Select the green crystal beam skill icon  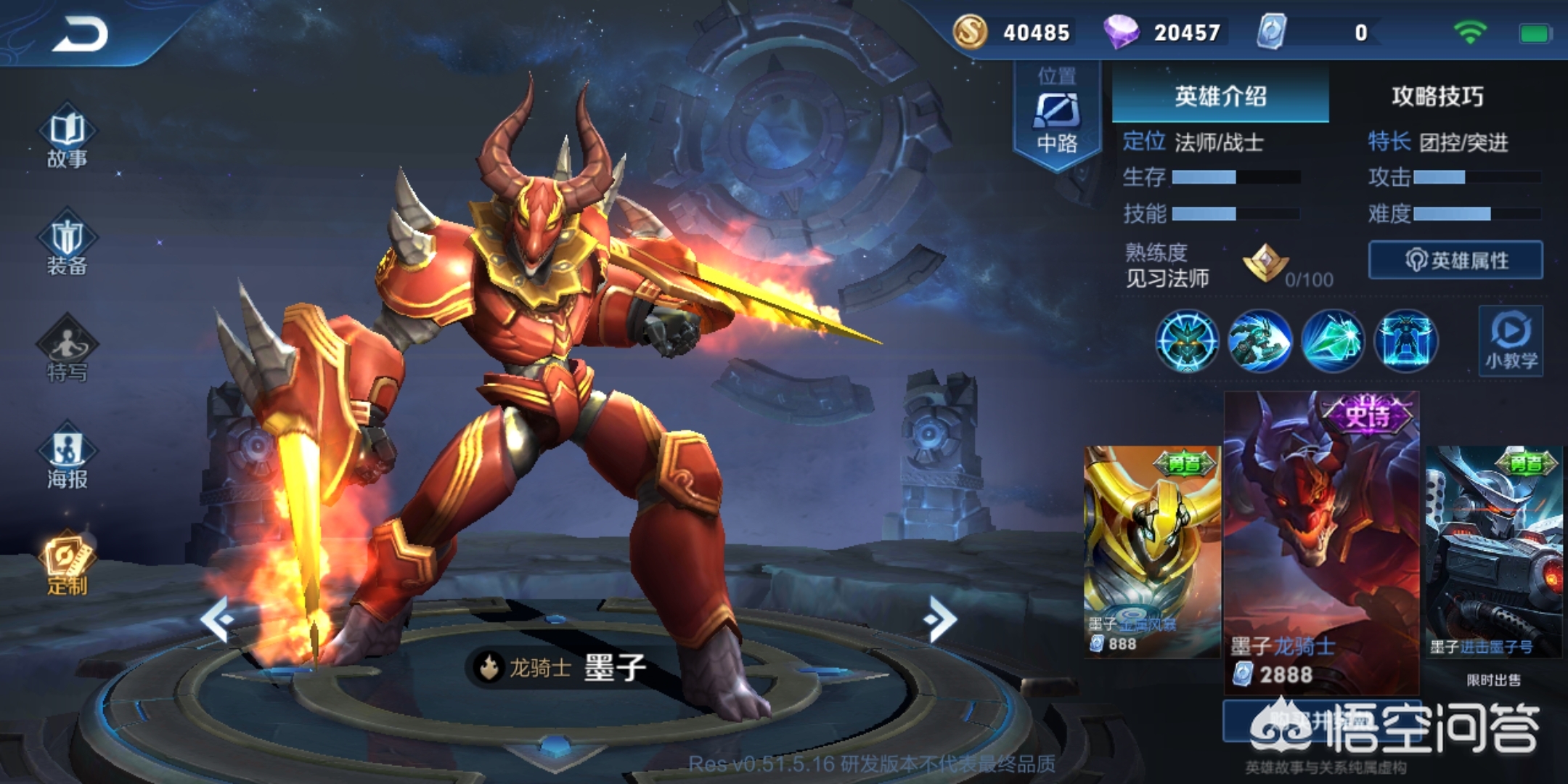pyautogui.click(x=1333, y=341)
